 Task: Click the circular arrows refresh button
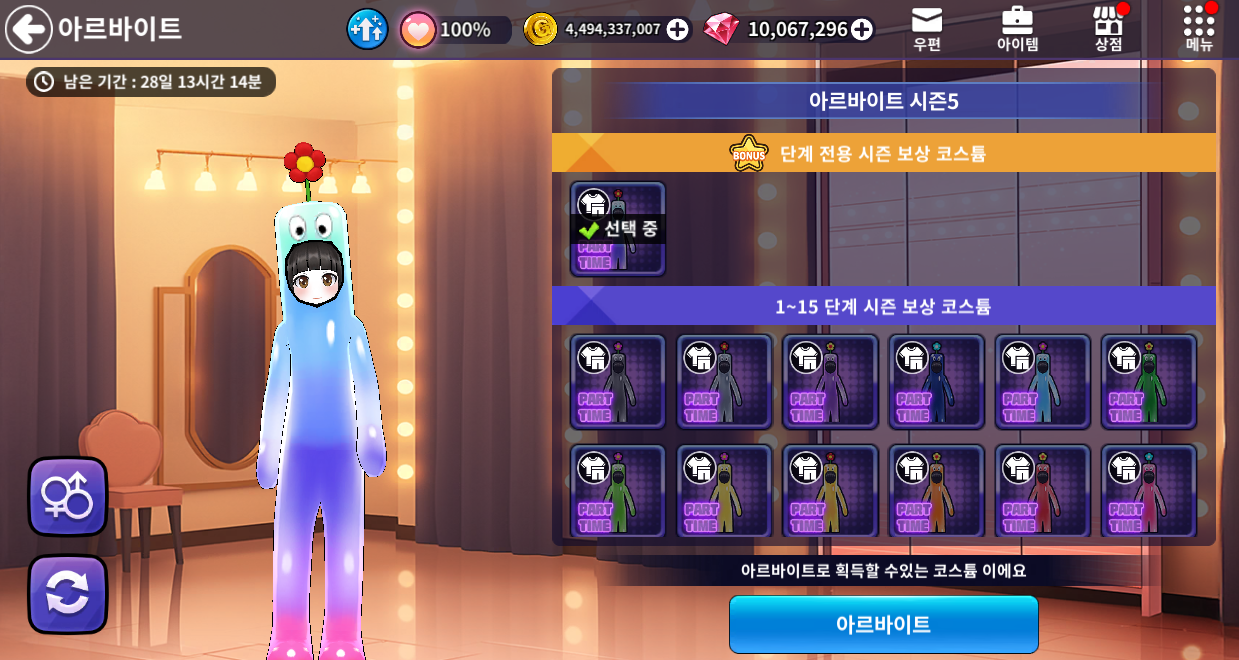(x=67, y=594)
